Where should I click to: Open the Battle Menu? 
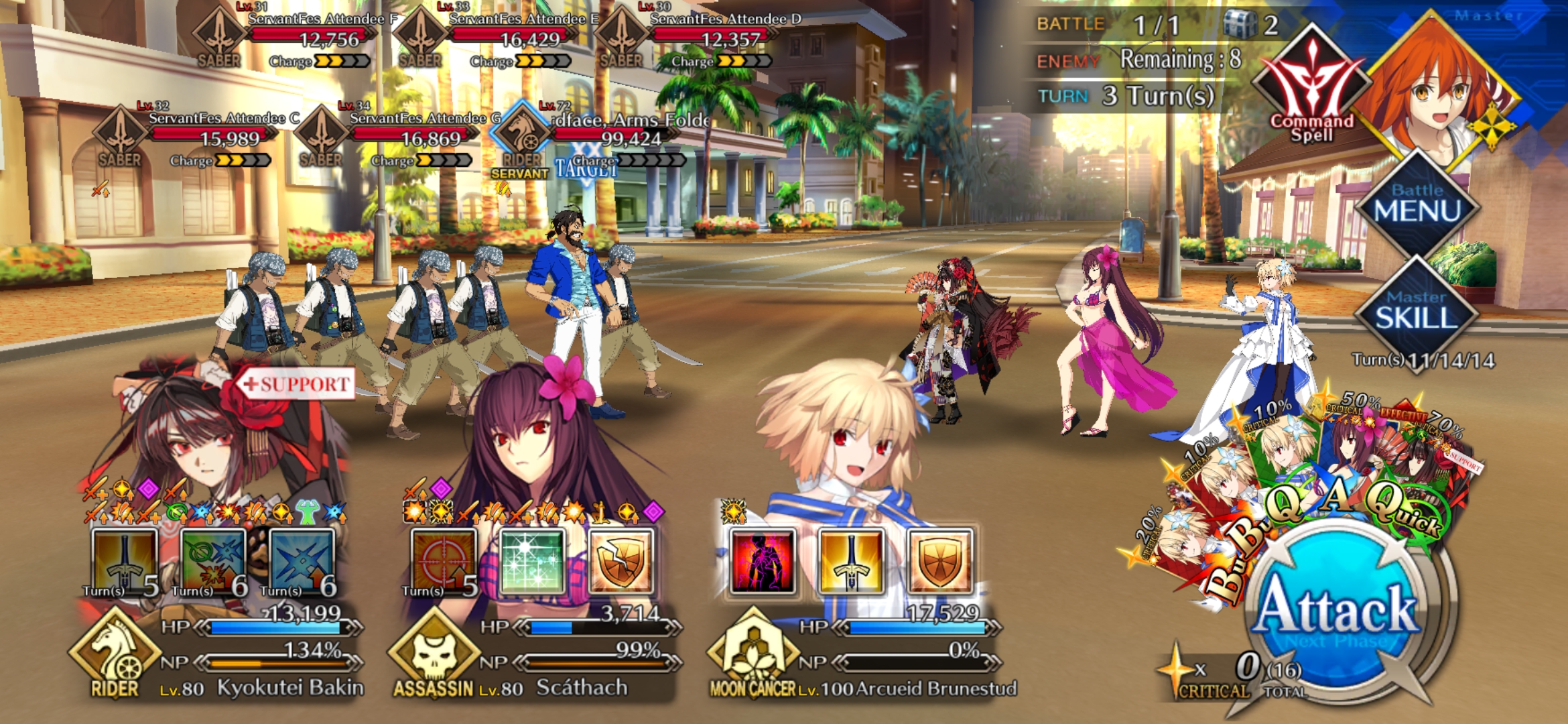[x=1417, y=203]
